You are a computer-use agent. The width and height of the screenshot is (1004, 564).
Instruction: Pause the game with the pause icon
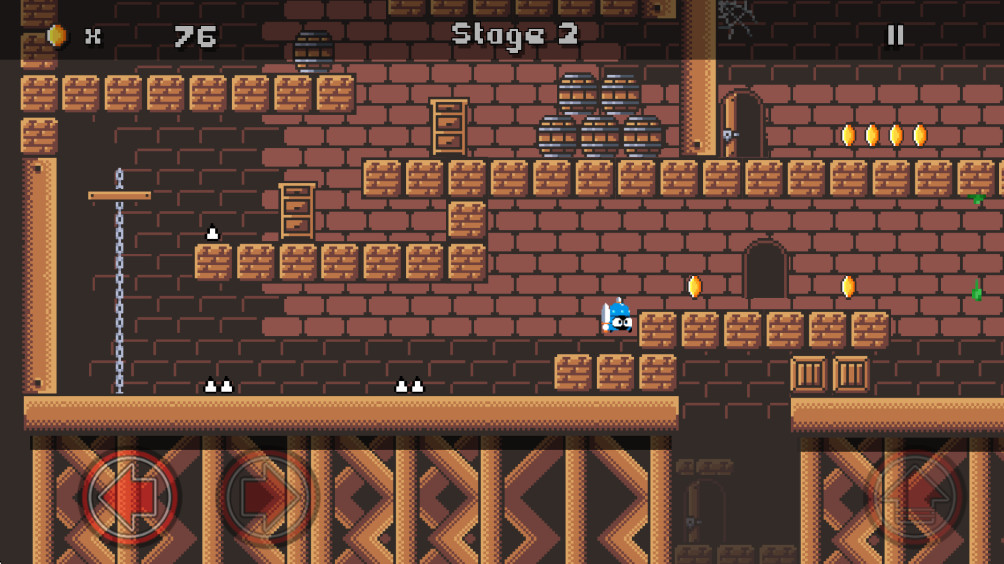(895, 35)
